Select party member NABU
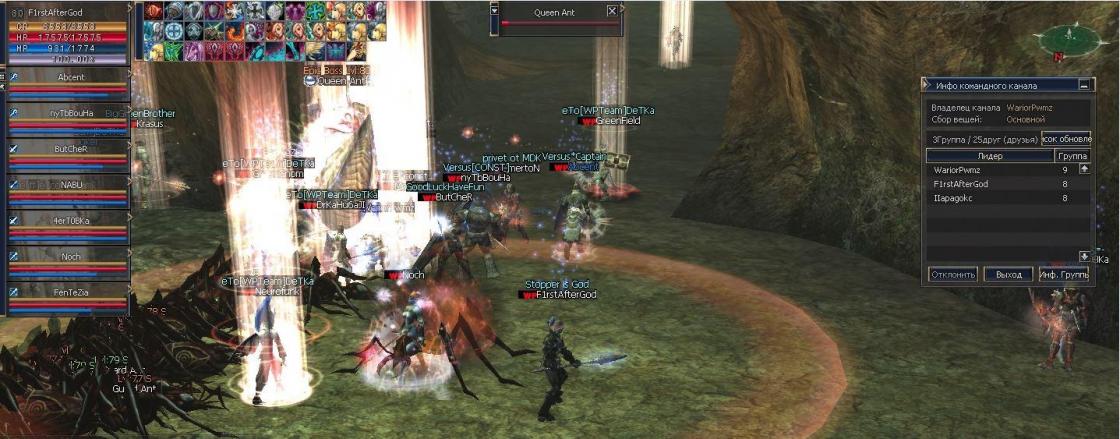 tap(70, 185)
